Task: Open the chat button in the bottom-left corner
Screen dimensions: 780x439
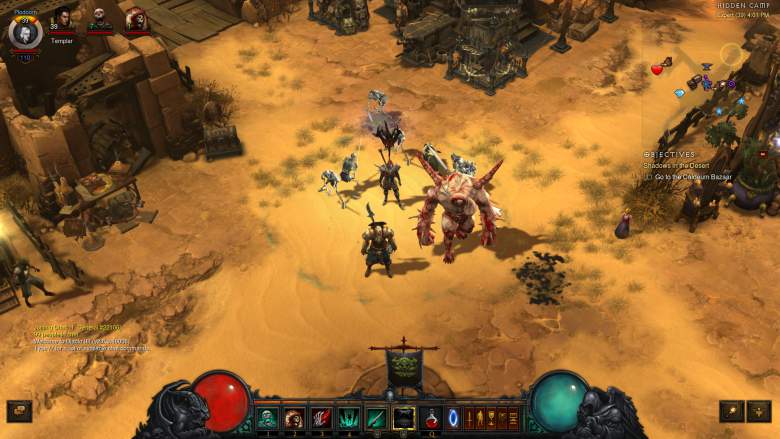Action: click(x=19, y=411)
